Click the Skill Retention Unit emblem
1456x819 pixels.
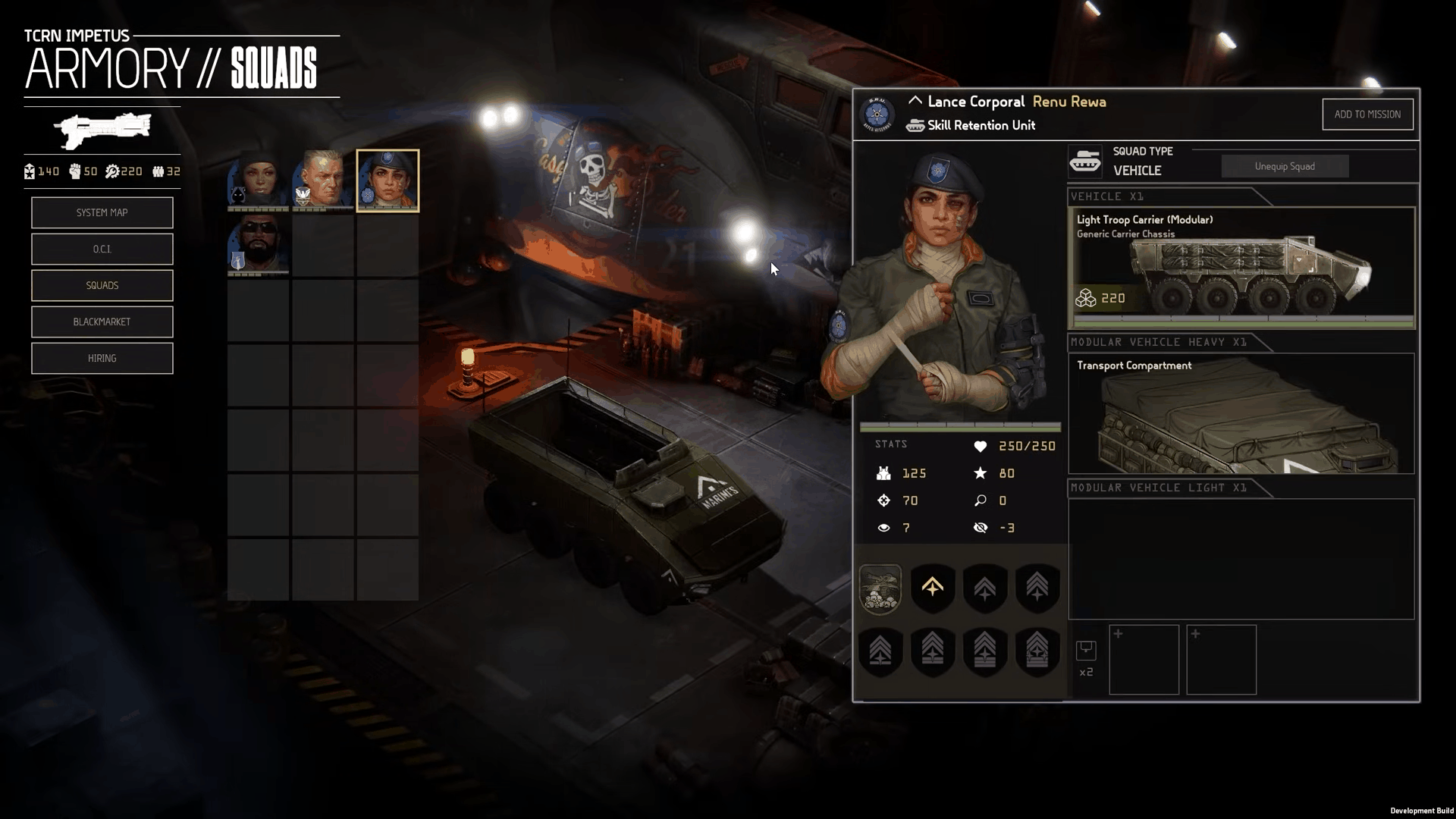click(877, 115)
